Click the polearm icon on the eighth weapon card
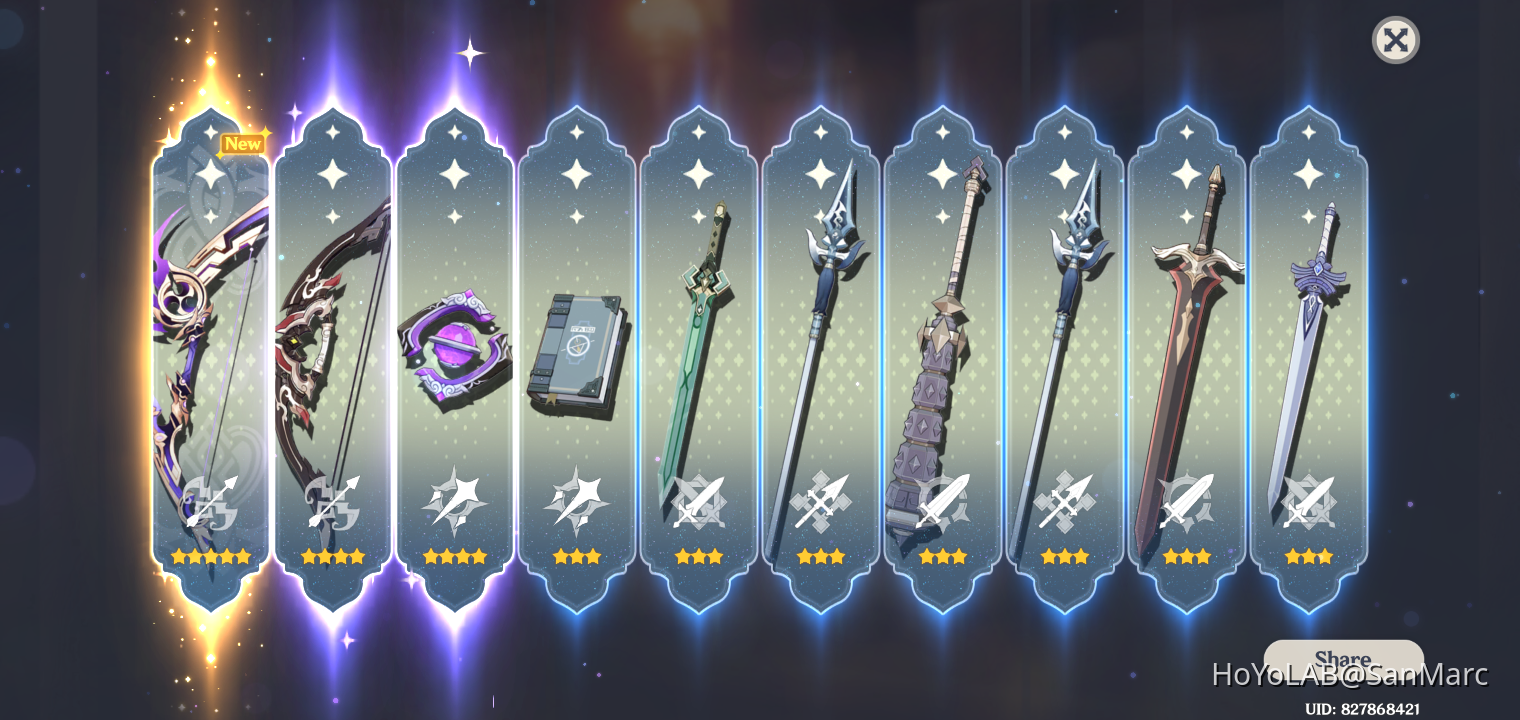The image size is (1520, 720). pyautogui.click(x=1066, y=500)
